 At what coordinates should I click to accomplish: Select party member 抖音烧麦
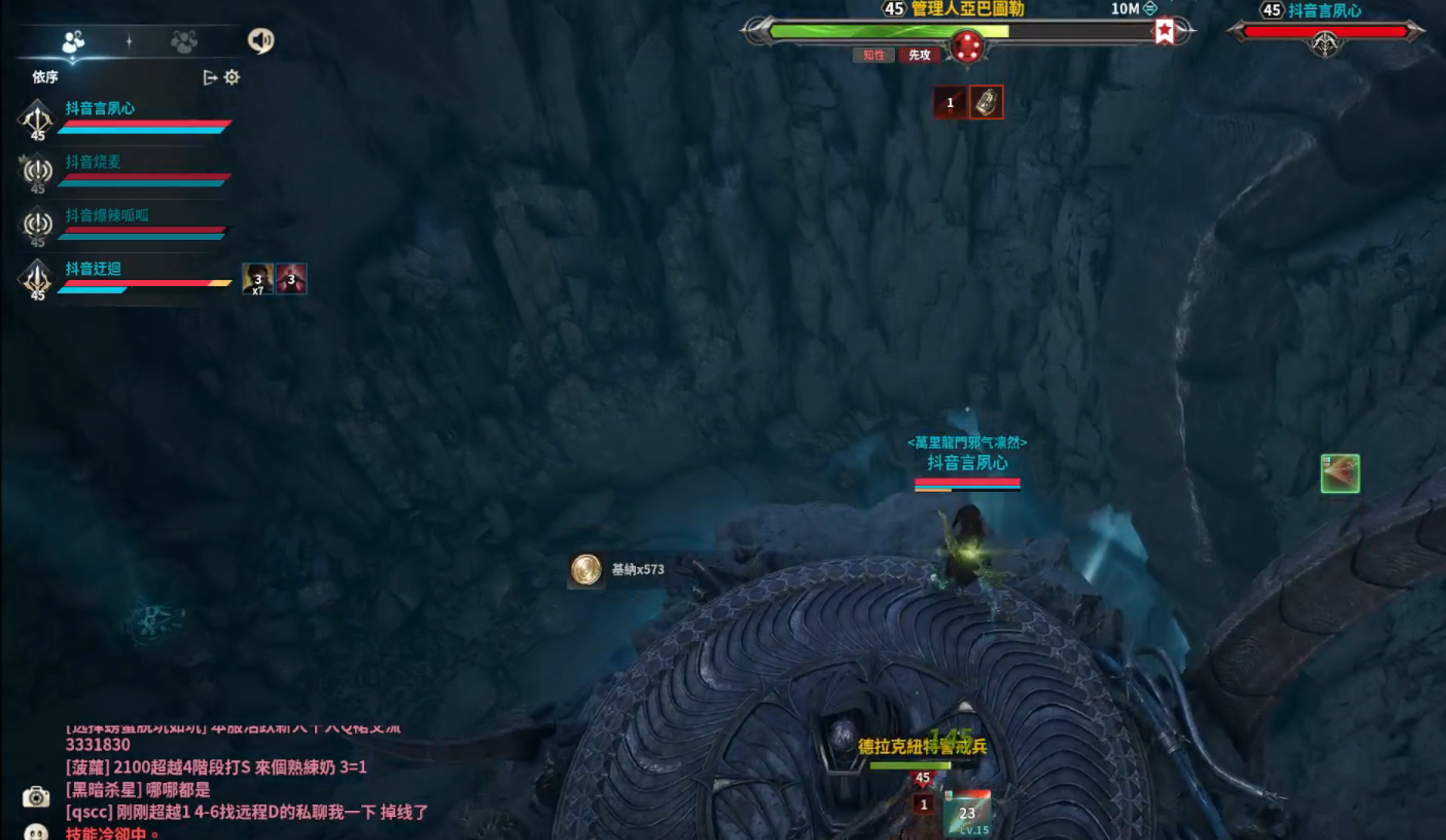(x=93, y=162)
